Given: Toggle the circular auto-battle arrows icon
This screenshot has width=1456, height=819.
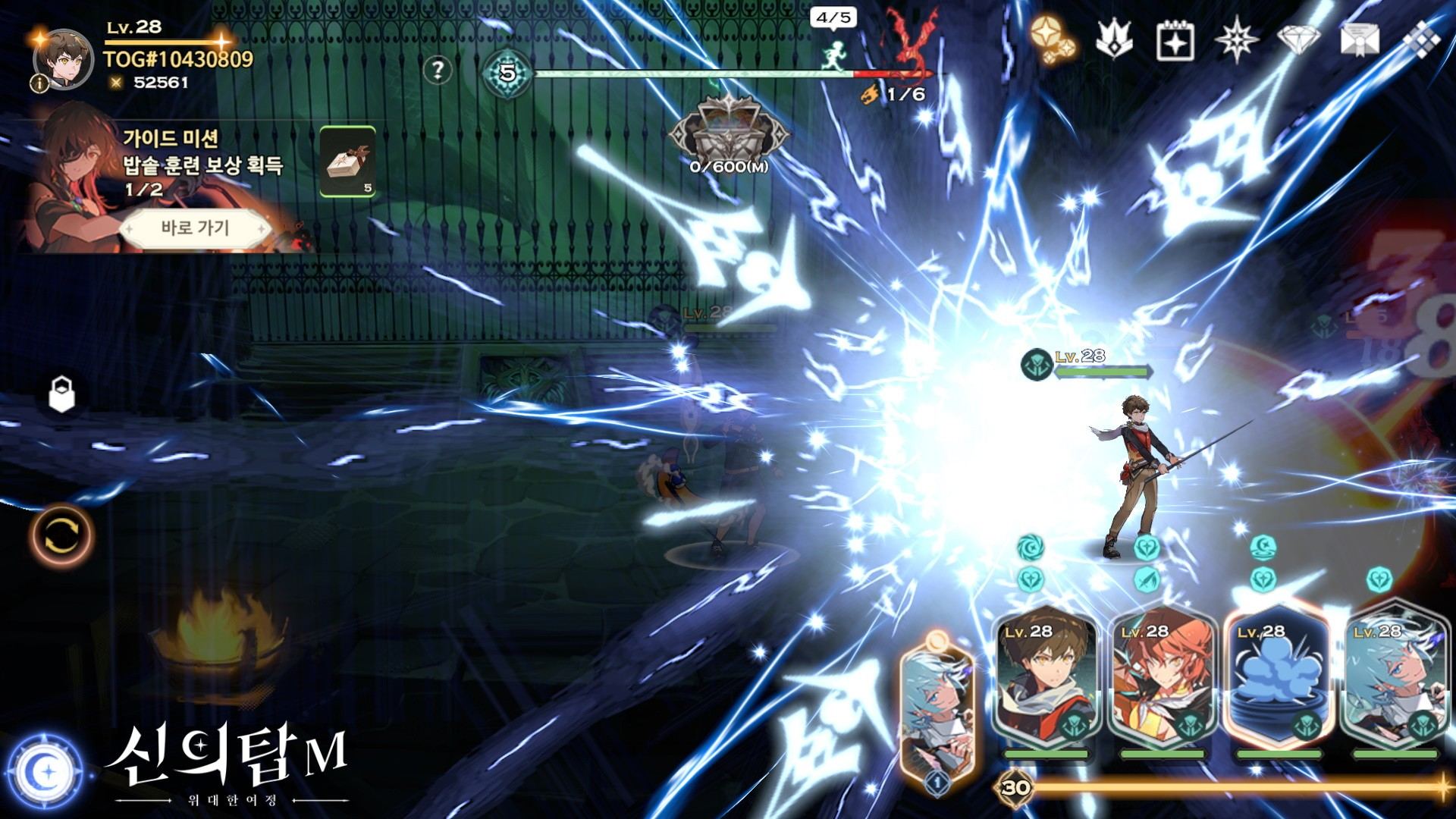Looking at the screenshot, I should pos(61,535).
